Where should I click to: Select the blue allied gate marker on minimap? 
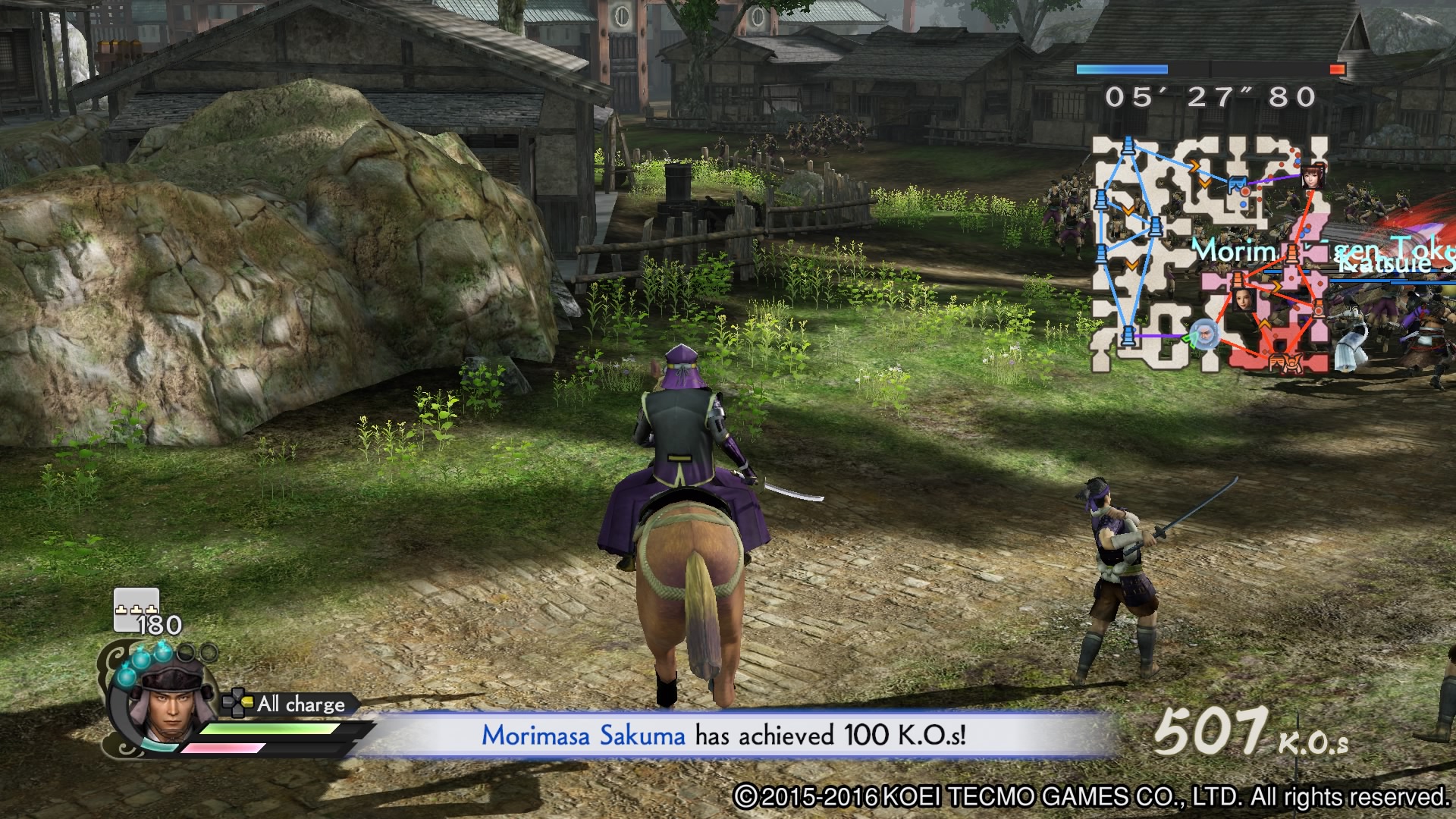pyautogui.click(x=1237, y=184)
